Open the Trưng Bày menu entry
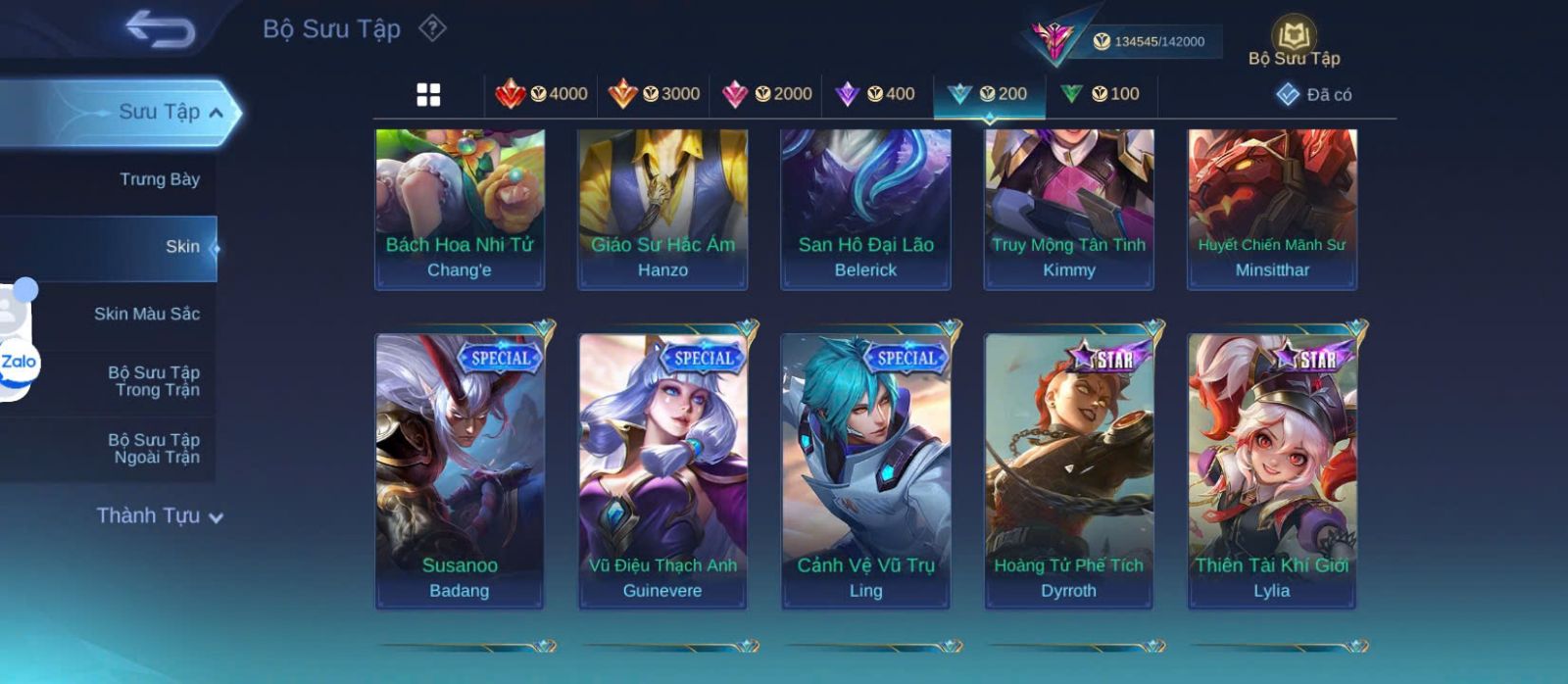 click(x=159, y=179)
